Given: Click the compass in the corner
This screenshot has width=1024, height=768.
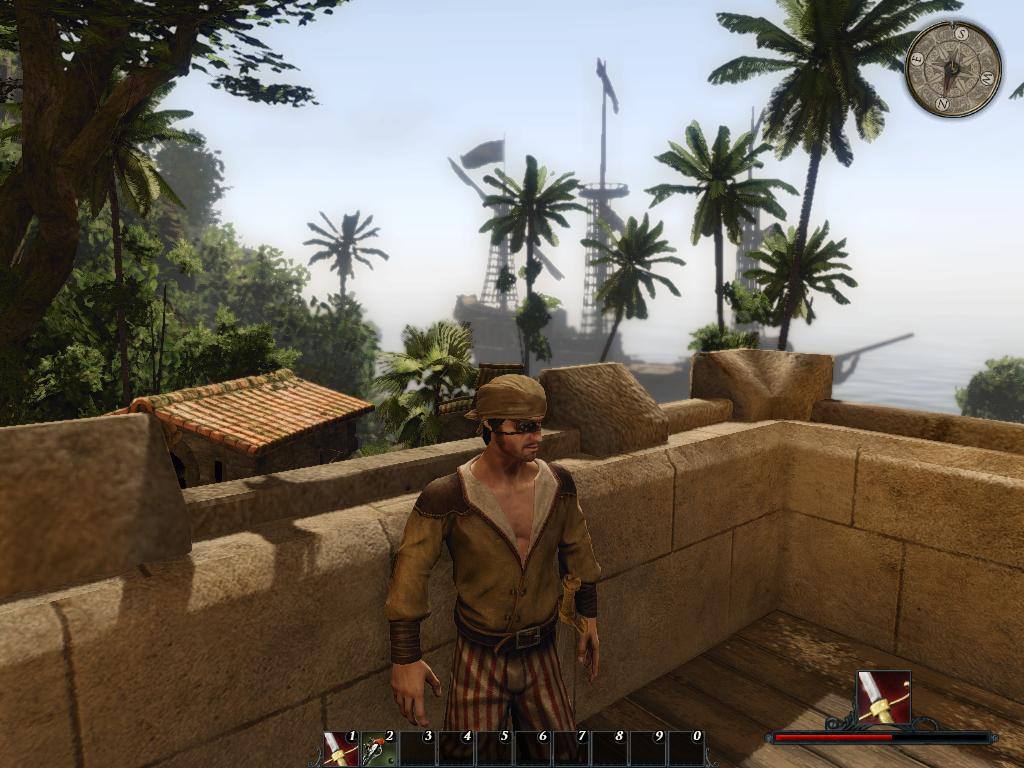Looking at the screenshot, I should (x=953, y=69).
